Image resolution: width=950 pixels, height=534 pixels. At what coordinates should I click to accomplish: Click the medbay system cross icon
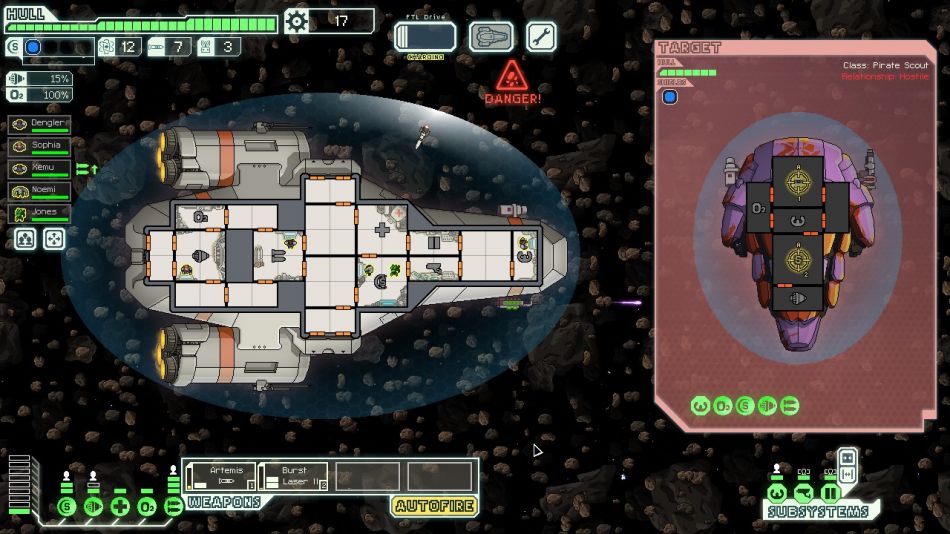(x=121, y=506)
